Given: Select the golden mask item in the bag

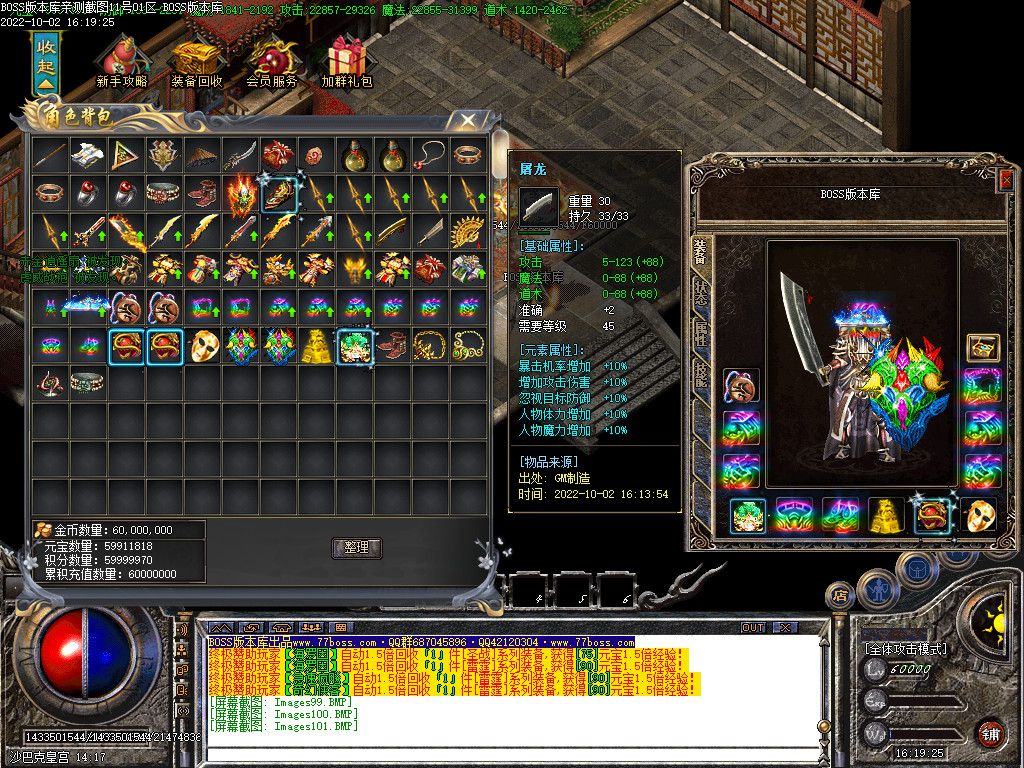Looking at the screenshot, I should 204,346.
